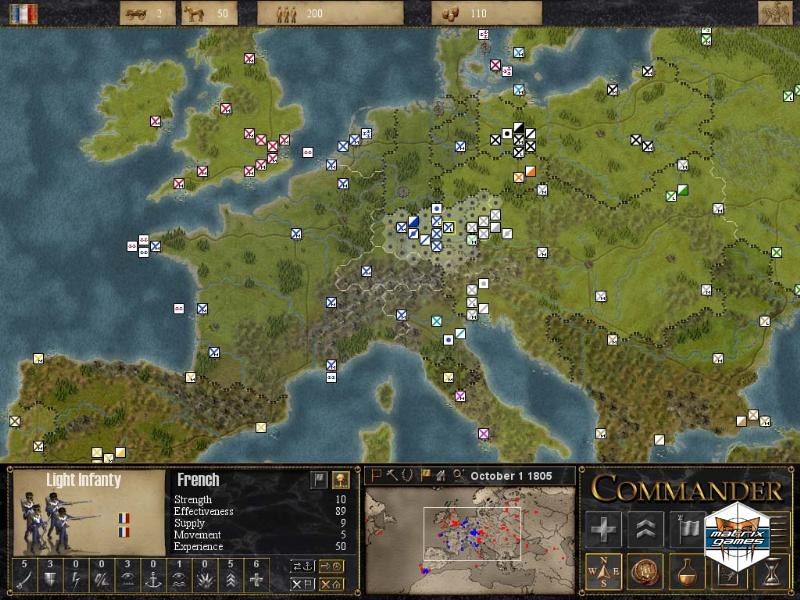
Task: Select the waving flag button in Commander panel
Action: pyautogui.click(x=690, y=528)
